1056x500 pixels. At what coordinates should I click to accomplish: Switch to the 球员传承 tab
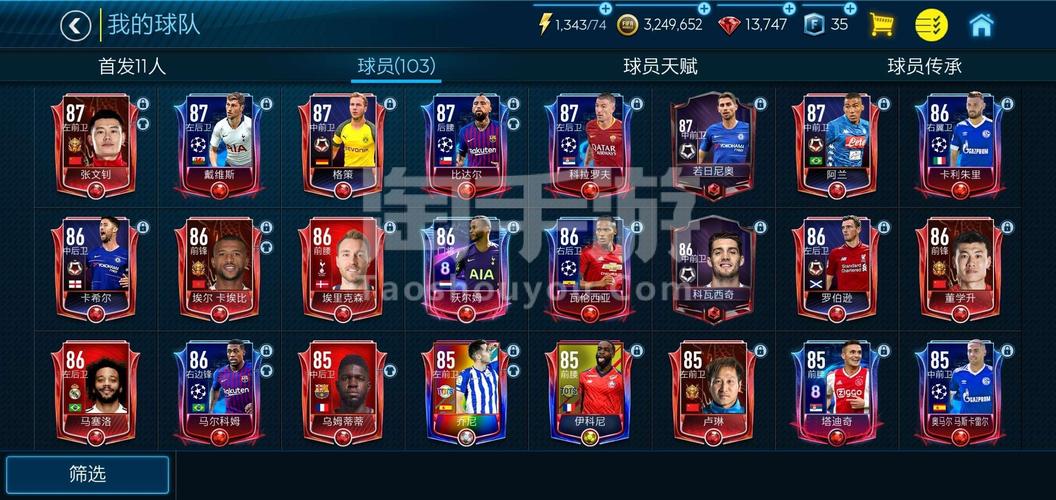pos(924,66)
